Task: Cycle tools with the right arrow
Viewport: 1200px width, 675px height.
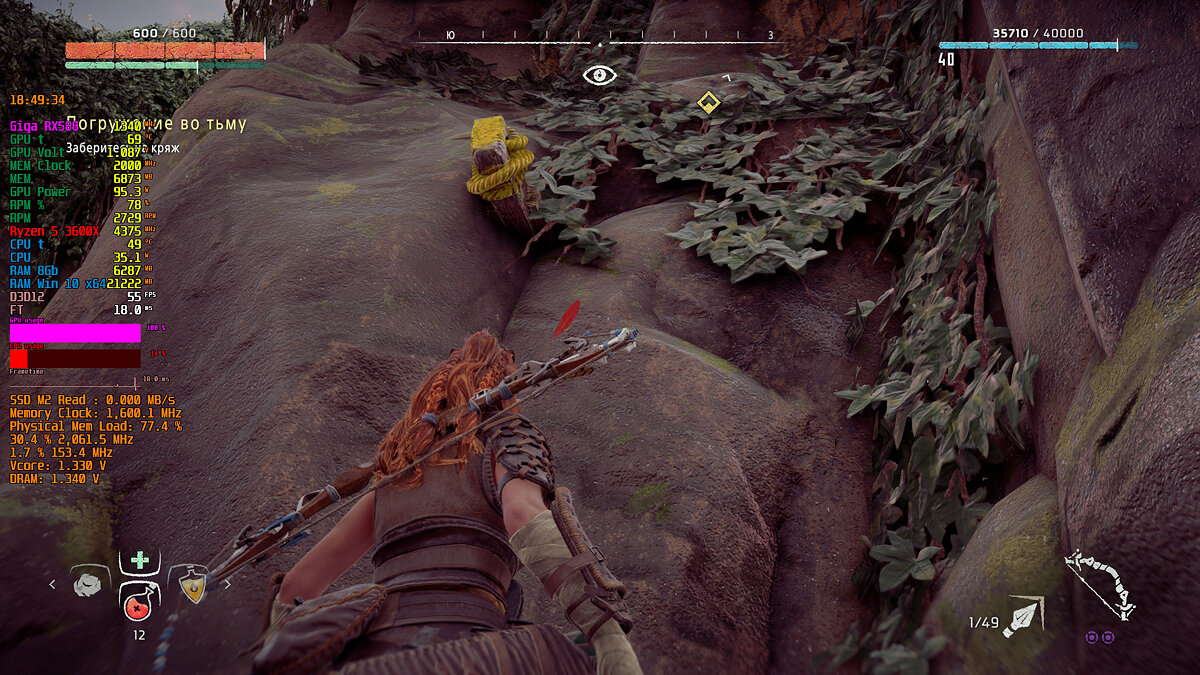Action: coord(226,584)
